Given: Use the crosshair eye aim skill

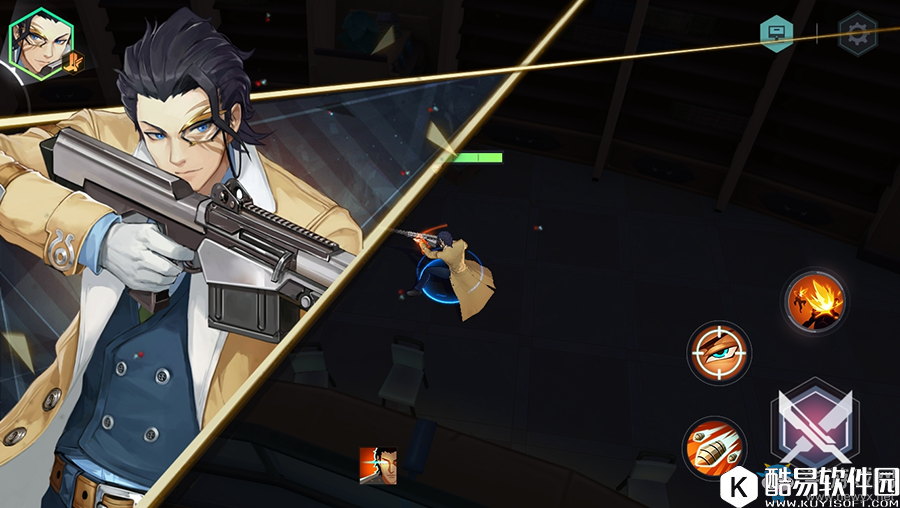Looking at the screenshot, I should 720,352.
